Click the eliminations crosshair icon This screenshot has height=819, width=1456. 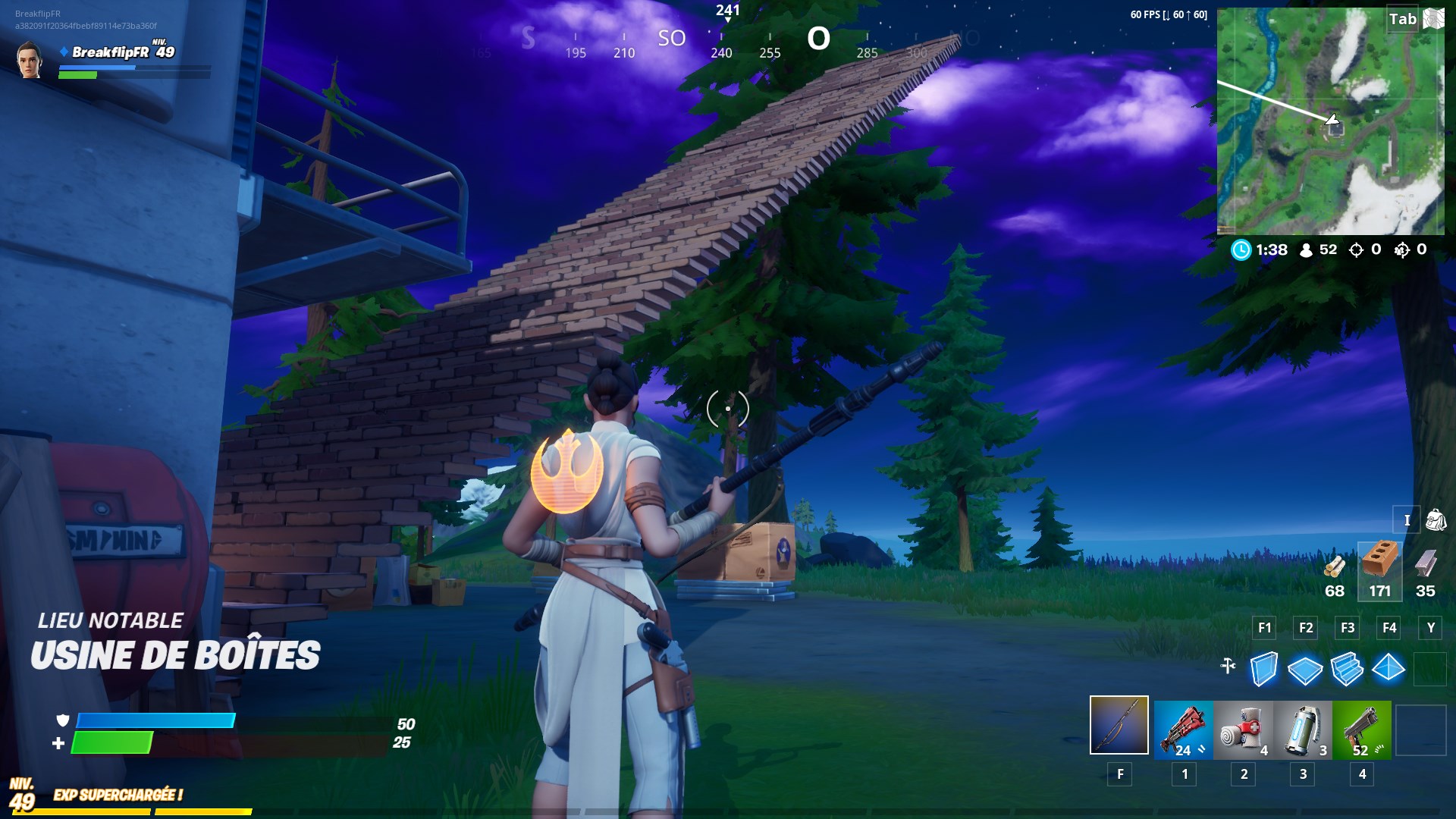(1355, 249)
